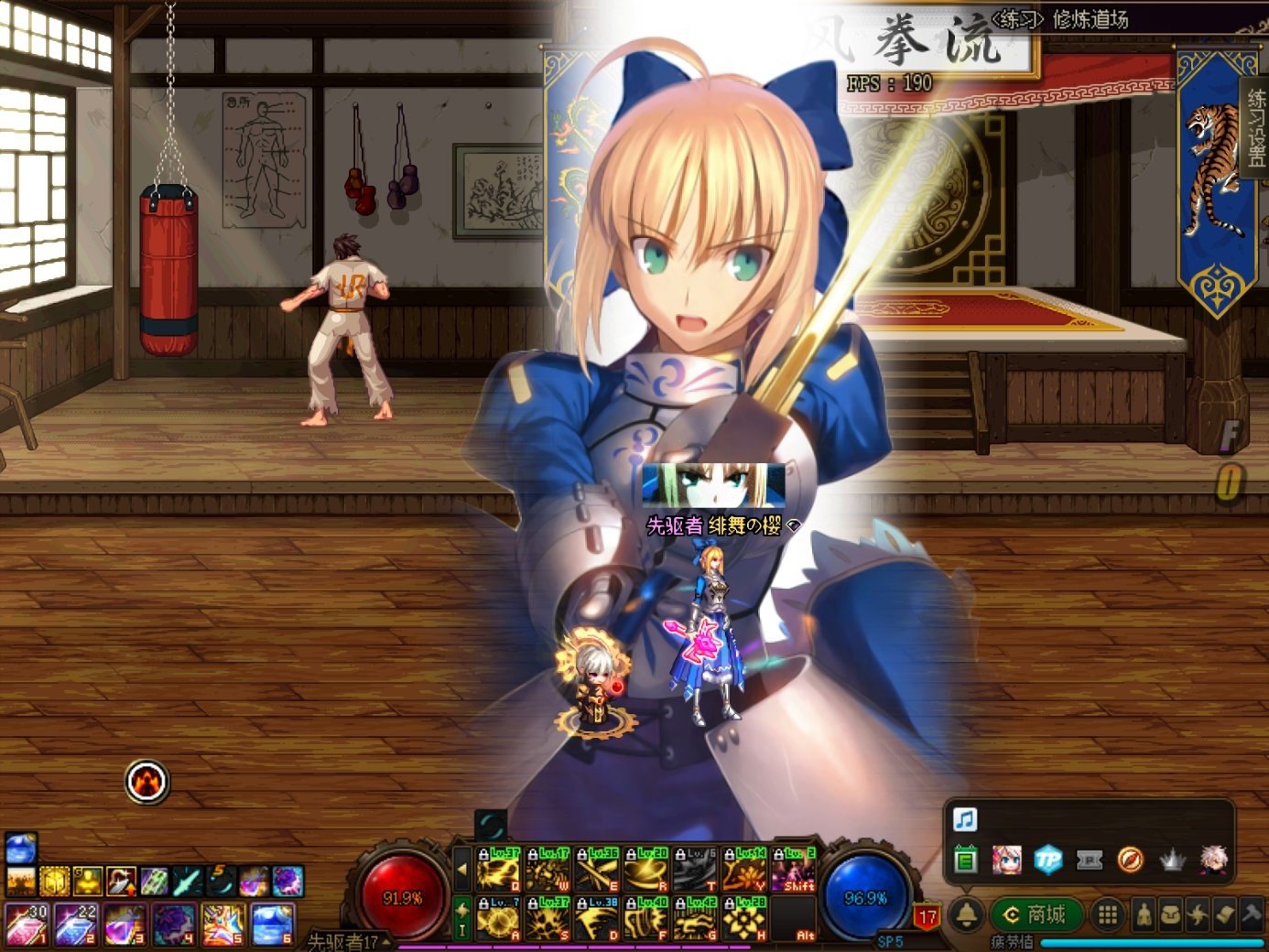Image resolution: width=1269 pixels, height=952 pixels.
Task: Open the inventory bag icon
Action: [1171, 914]
